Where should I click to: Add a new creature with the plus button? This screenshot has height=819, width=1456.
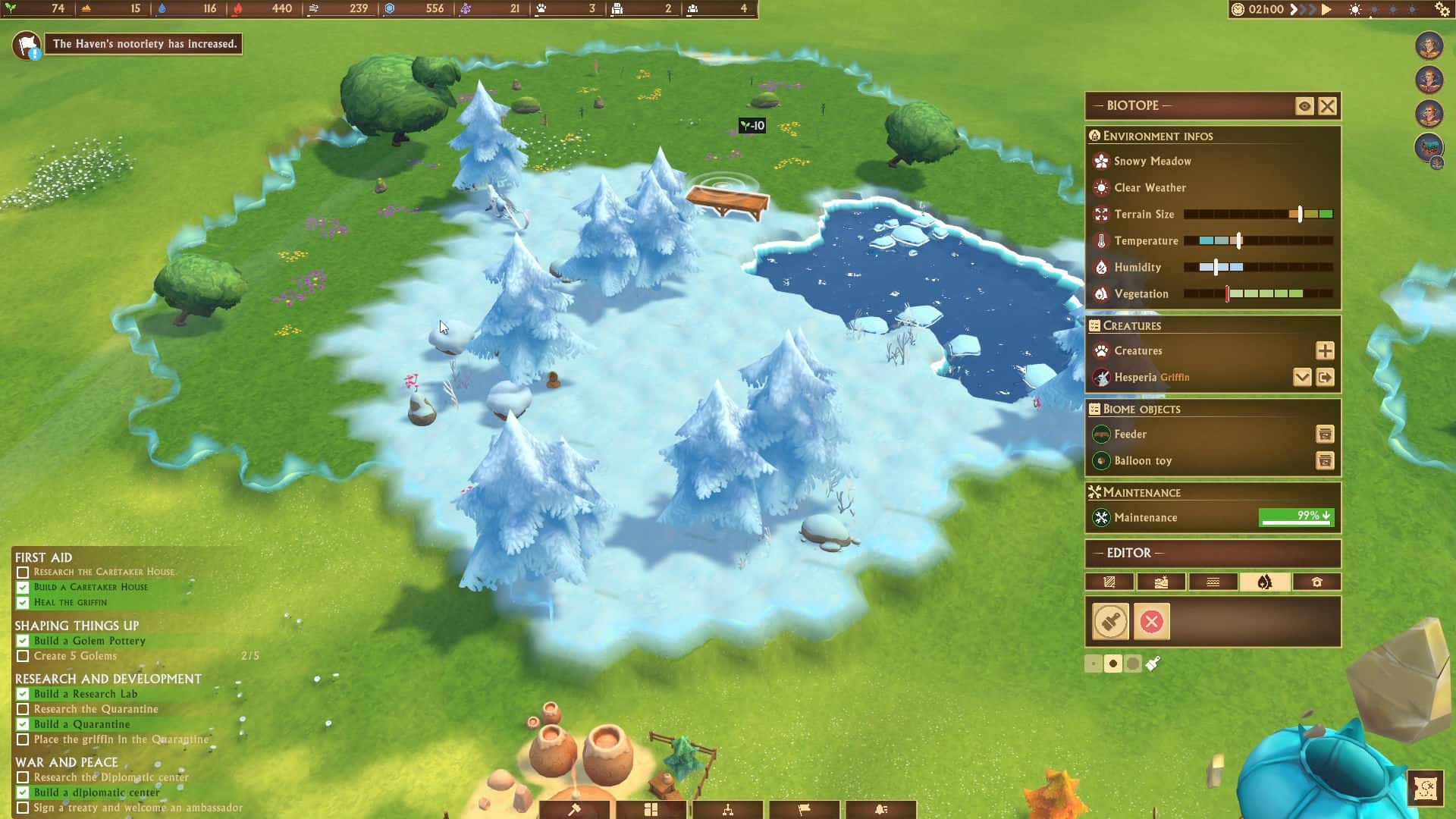[1325, 350]
